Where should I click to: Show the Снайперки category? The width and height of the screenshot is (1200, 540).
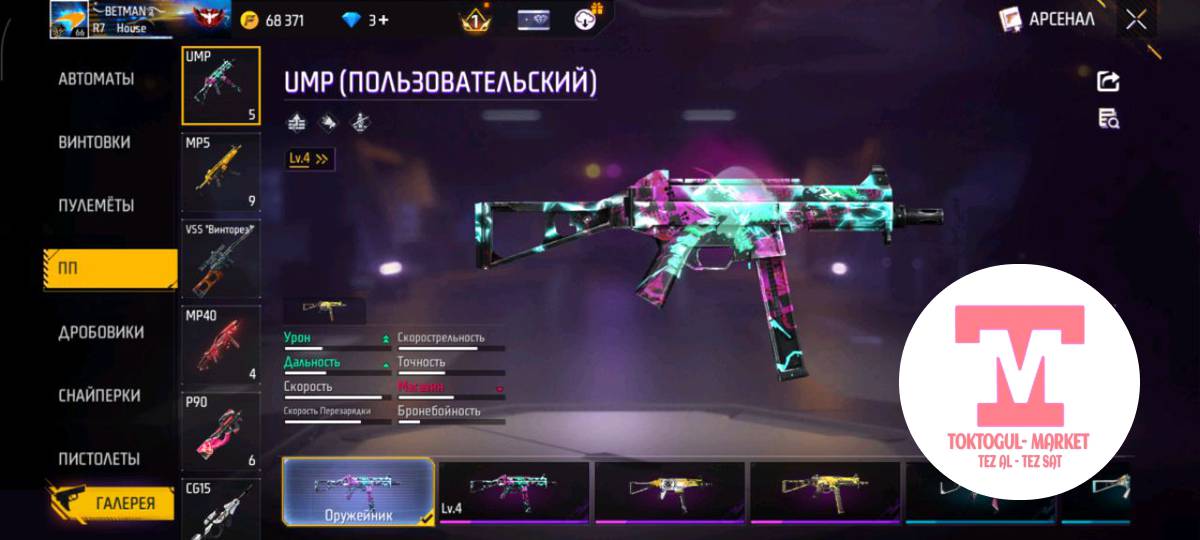[x=98, y=396]
